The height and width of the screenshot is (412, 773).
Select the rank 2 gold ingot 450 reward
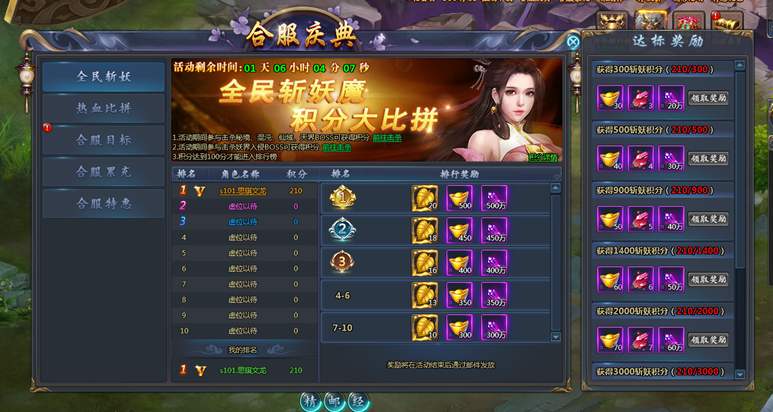coord(460,231)
